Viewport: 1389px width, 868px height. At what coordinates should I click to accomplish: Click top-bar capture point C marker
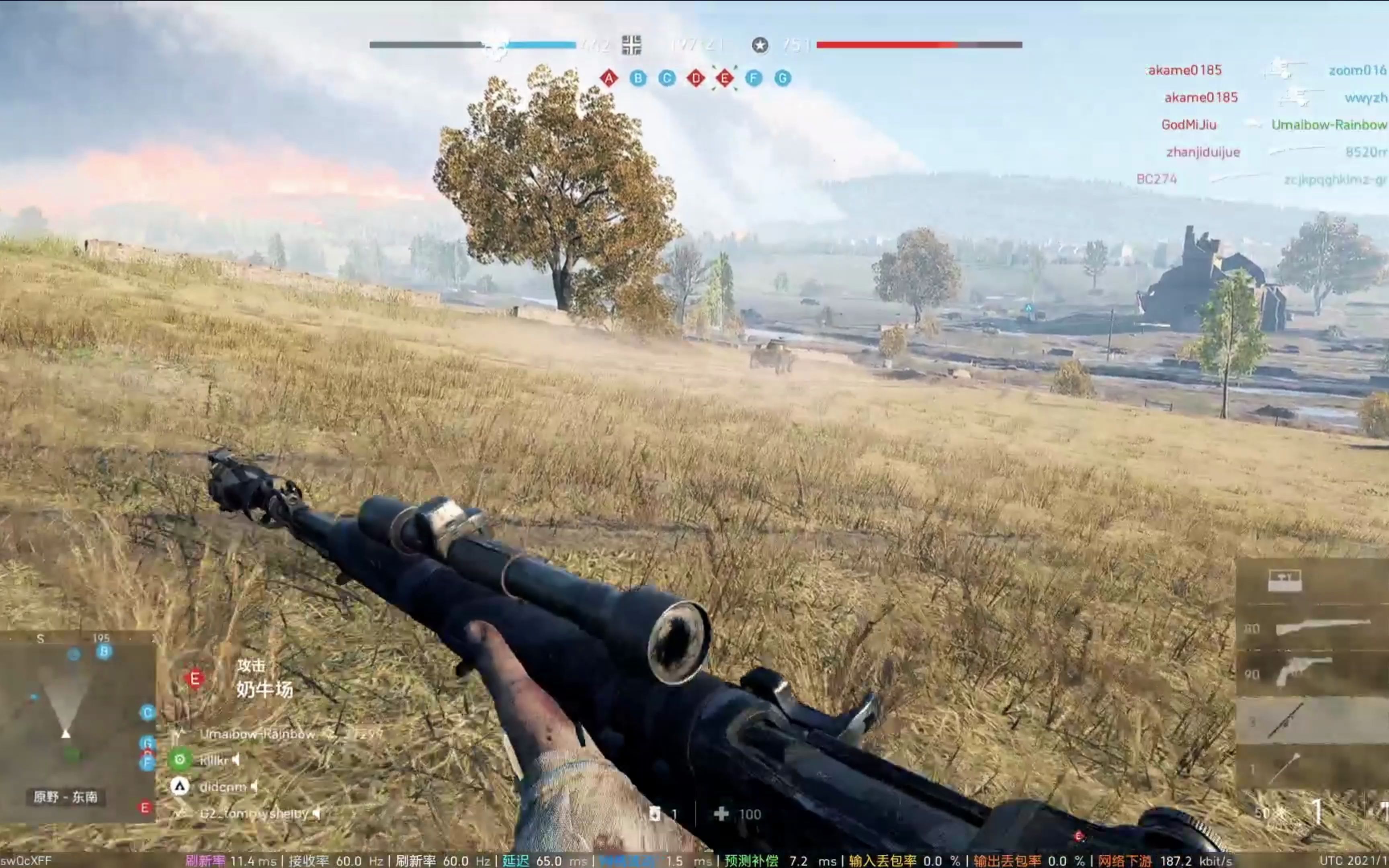[667, 78]
